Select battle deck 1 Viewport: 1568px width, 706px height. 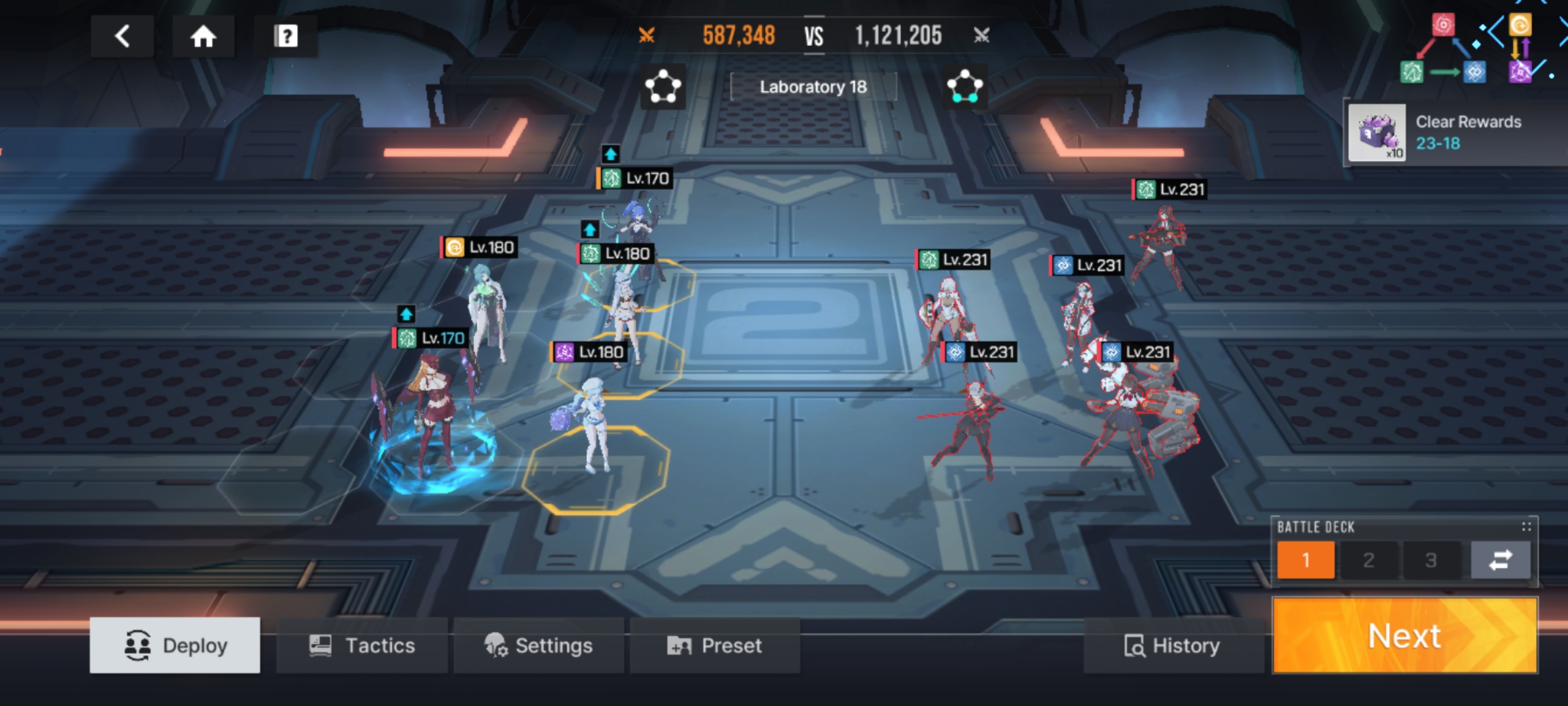(1305, 560)
